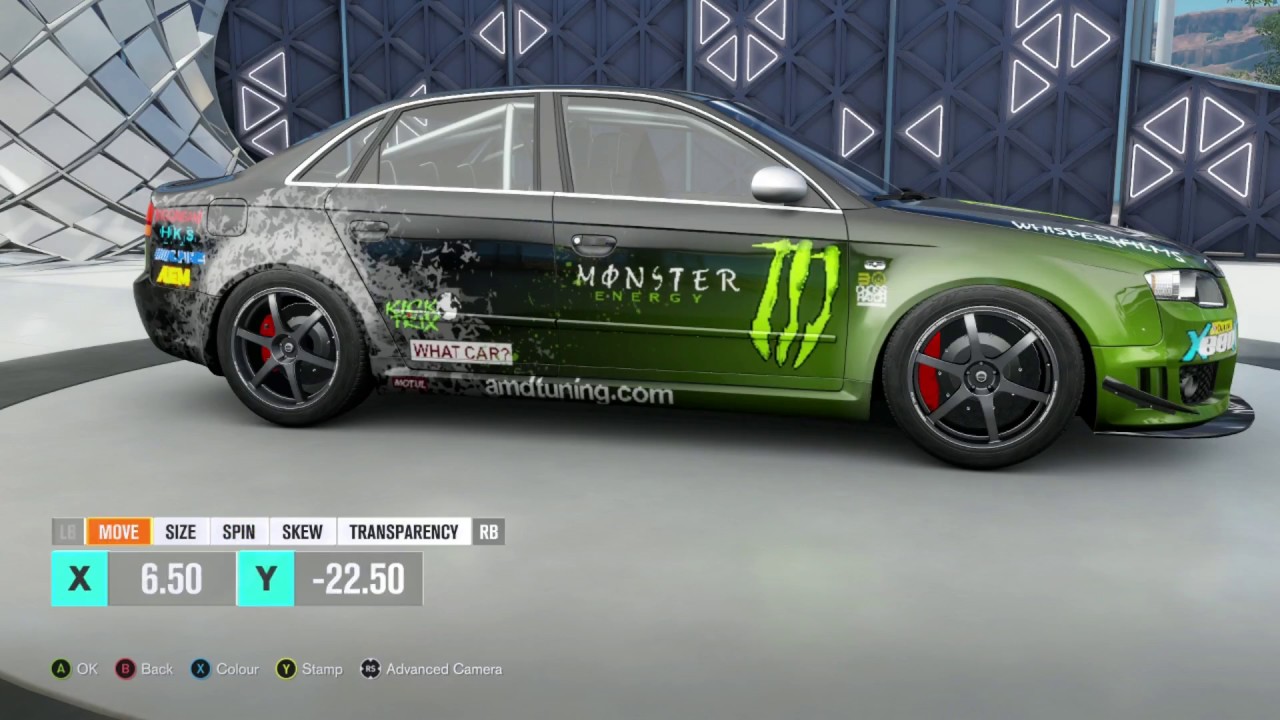Switch to the SIZE tab
Image resolution: width=1280 pixels, height=720 pixels.
[180, 532]
